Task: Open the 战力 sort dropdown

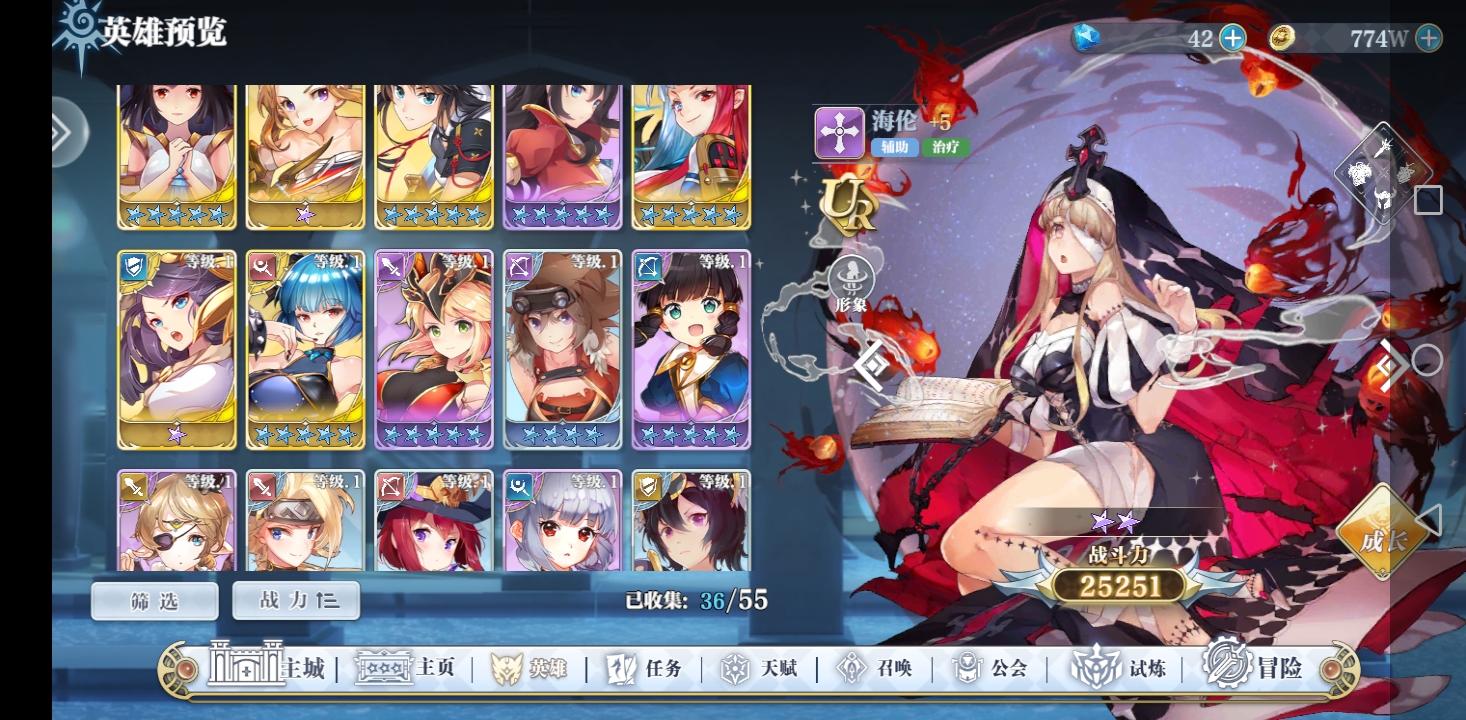Action: (296, 601)
